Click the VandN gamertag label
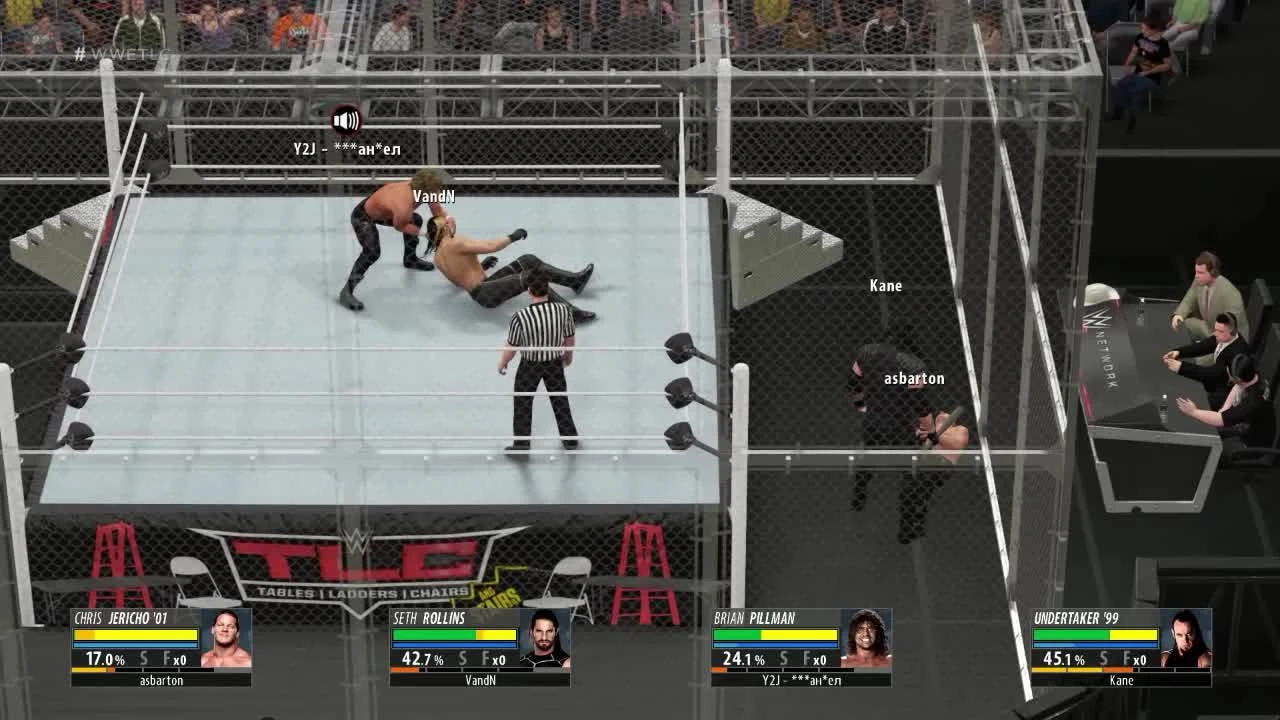This screenshot has width=1280, height=720. [x=433, y=195]
